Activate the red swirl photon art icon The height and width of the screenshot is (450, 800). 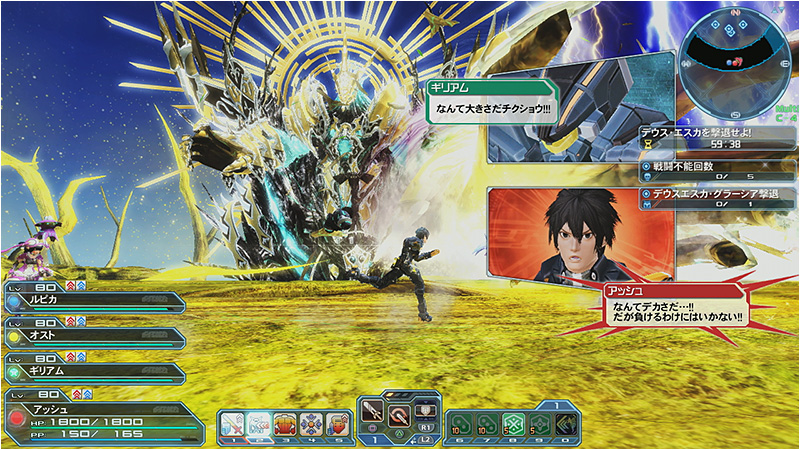pos(399,413)
